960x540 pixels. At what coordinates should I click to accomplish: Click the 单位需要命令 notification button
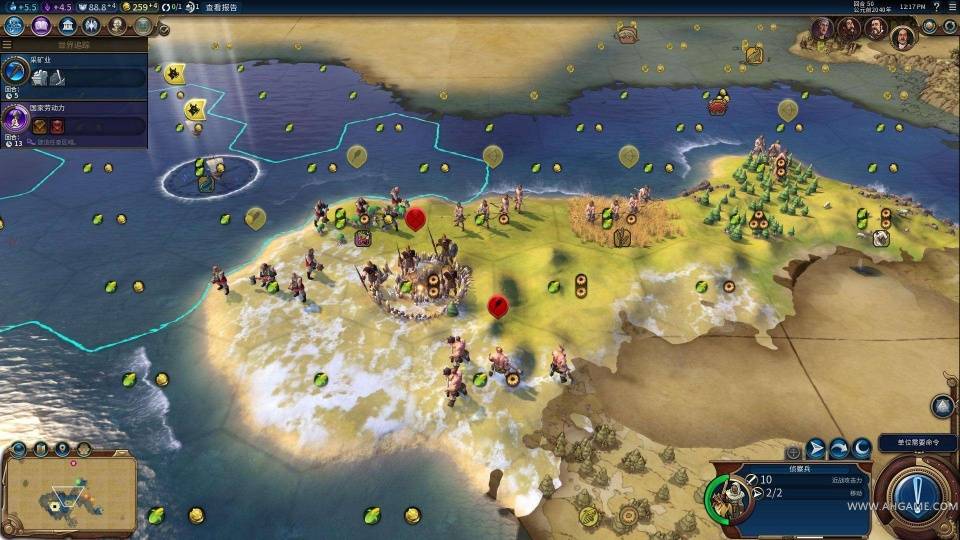[917, 443]
